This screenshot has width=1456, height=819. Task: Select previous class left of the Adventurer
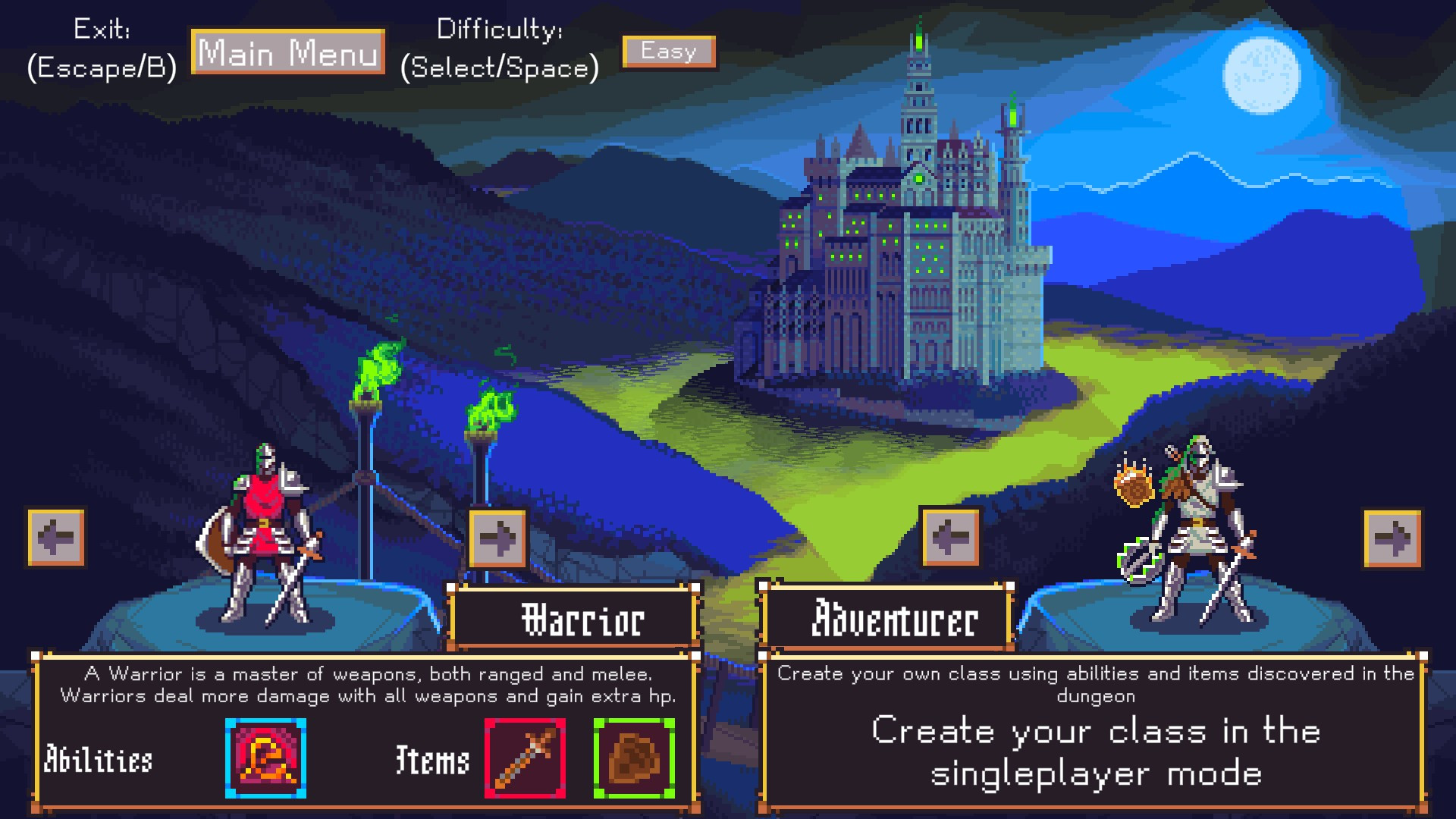point(949,538)
